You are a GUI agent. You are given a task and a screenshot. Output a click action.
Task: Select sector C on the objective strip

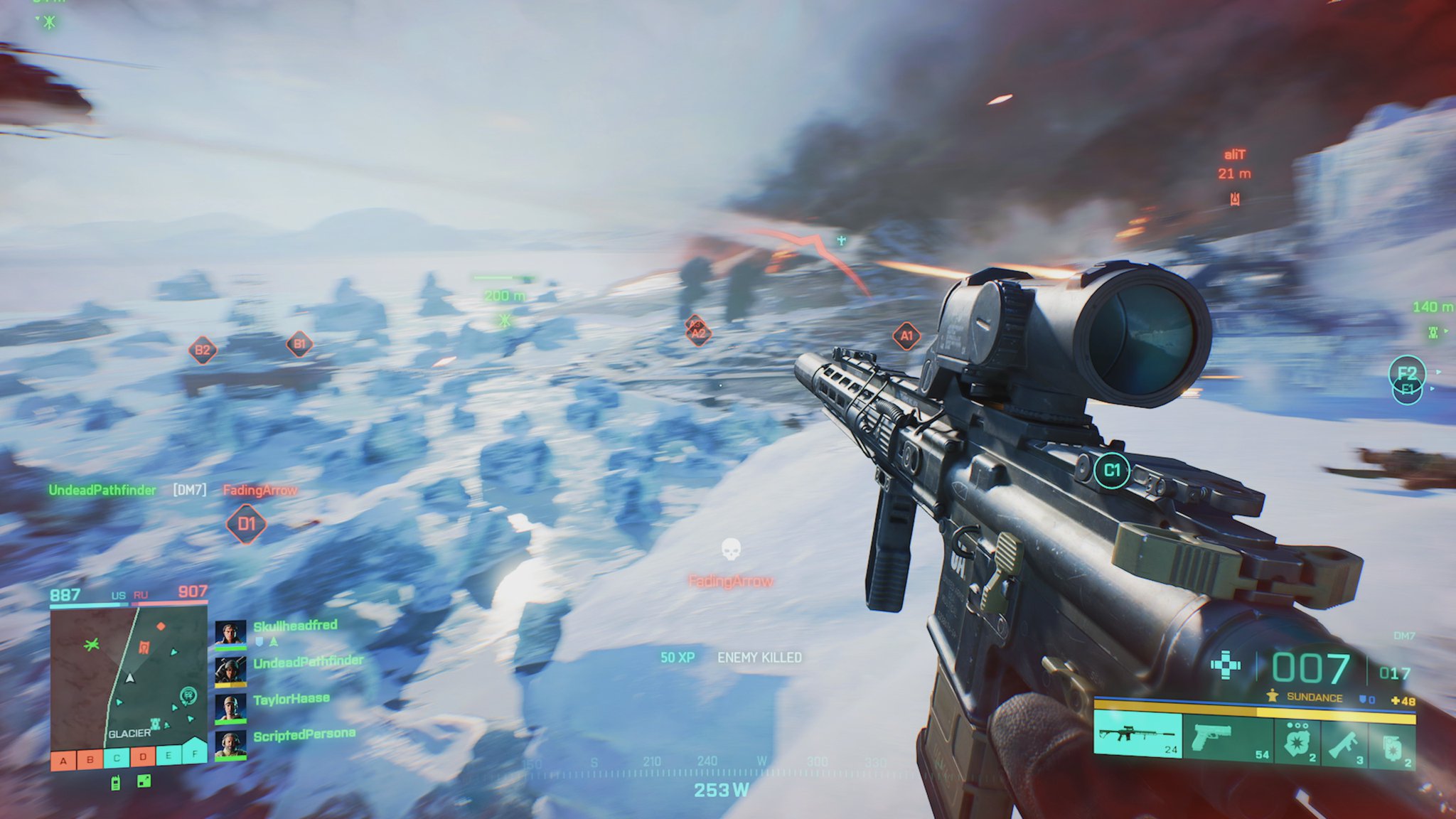click(117, 758)
